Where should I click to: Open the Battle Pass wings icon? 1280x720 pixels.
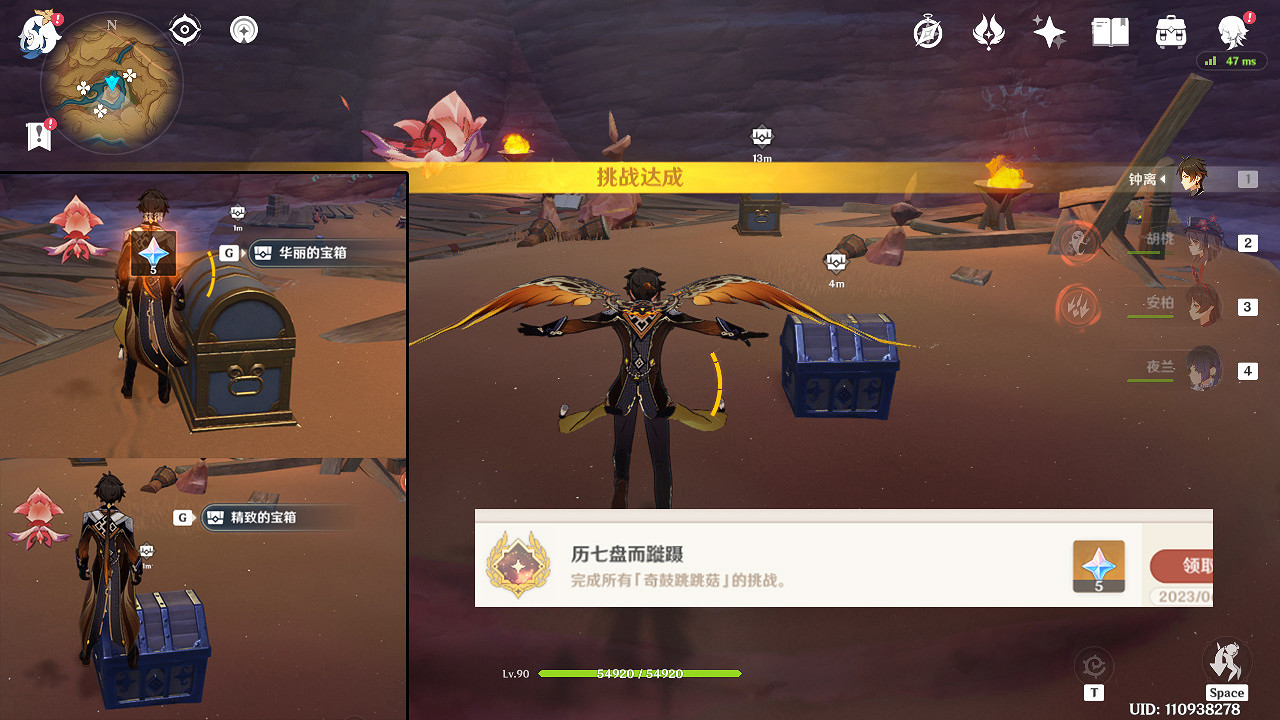988,31
